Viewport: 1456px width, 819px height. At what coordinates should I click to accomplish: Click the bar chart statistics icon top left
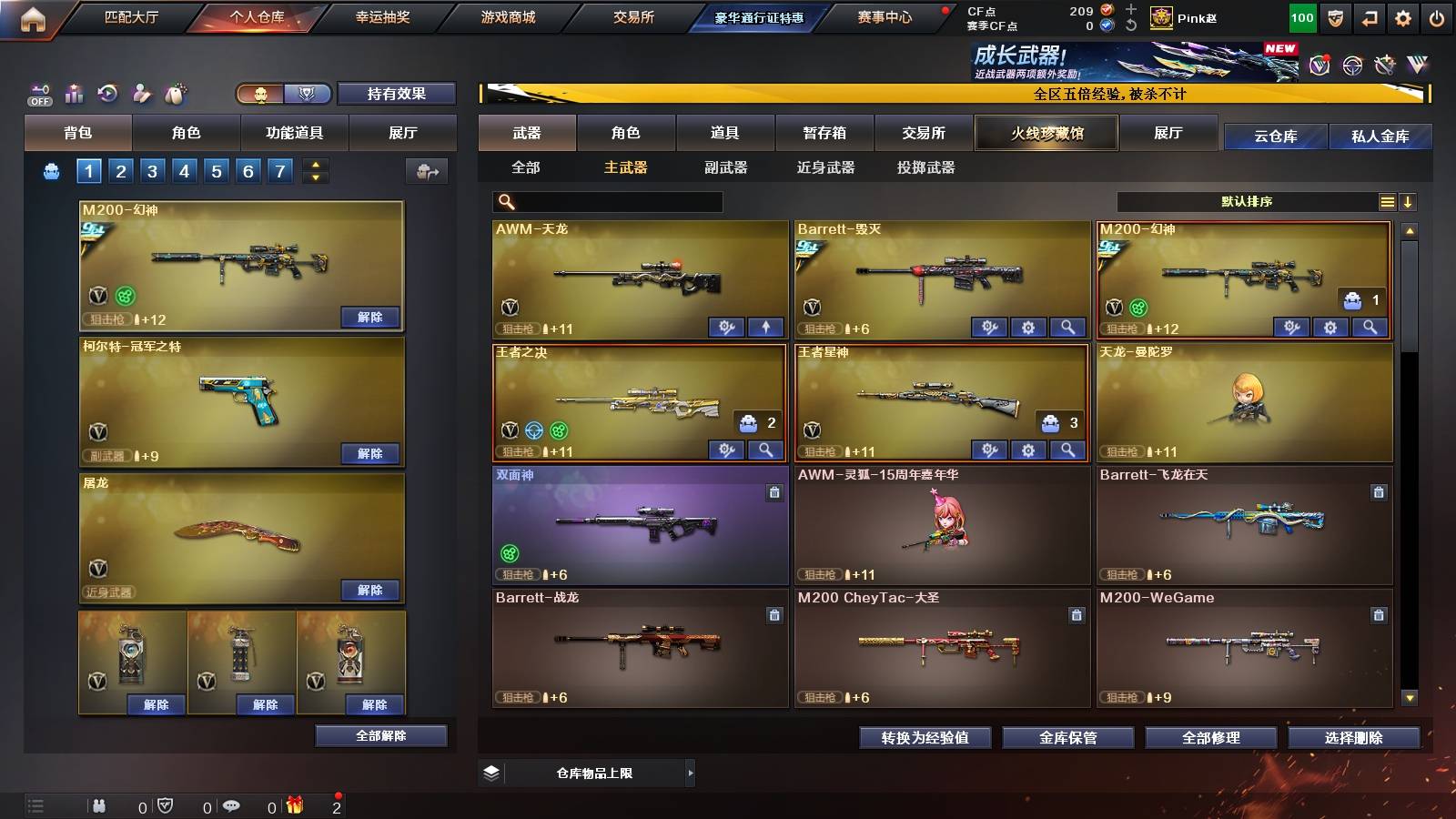click(73, 94)
